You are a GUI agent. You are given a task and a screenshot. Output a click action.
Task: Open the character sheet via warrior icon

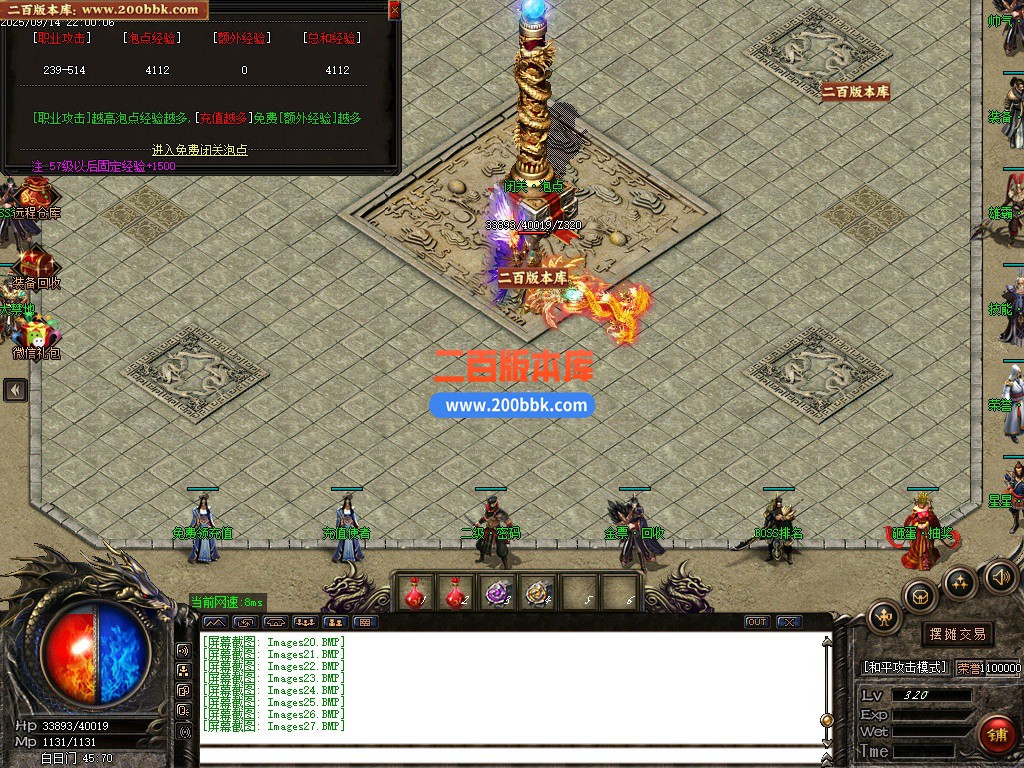pos(885,617)
